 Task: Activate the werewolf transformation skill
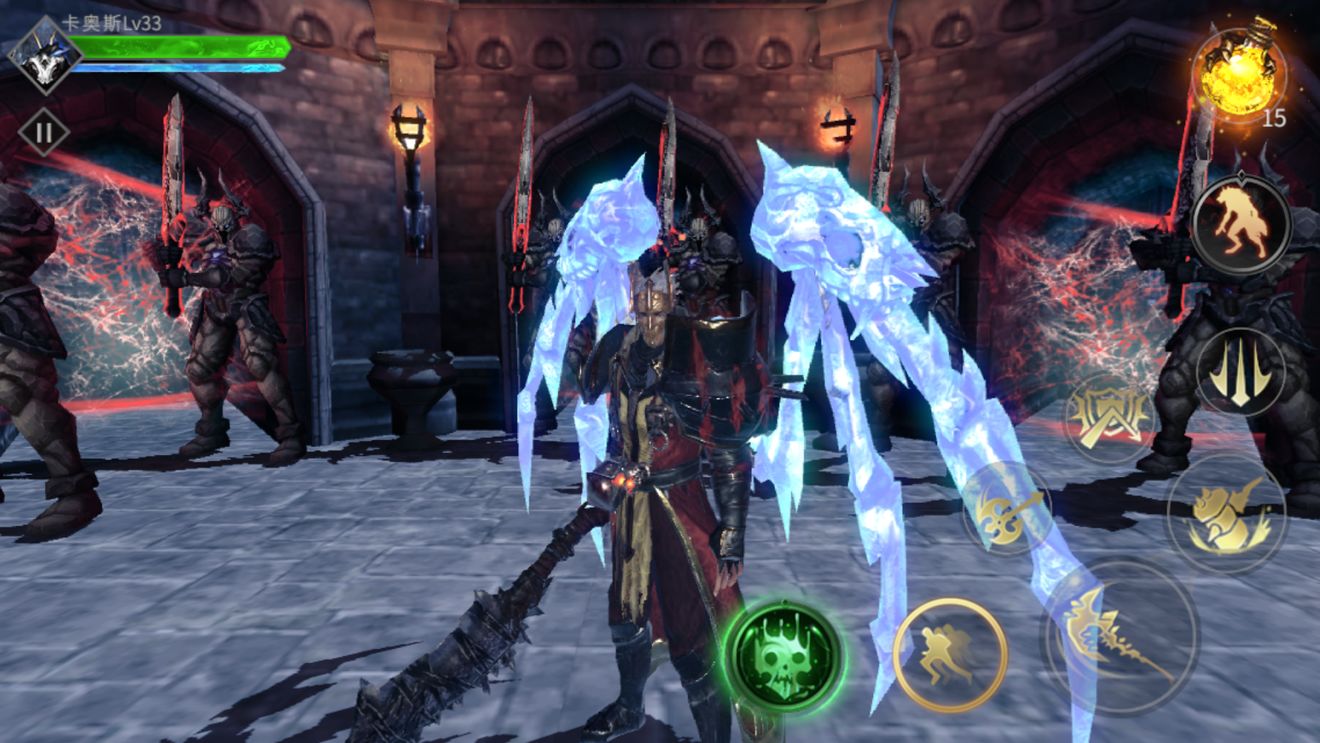coord(1240,225)
